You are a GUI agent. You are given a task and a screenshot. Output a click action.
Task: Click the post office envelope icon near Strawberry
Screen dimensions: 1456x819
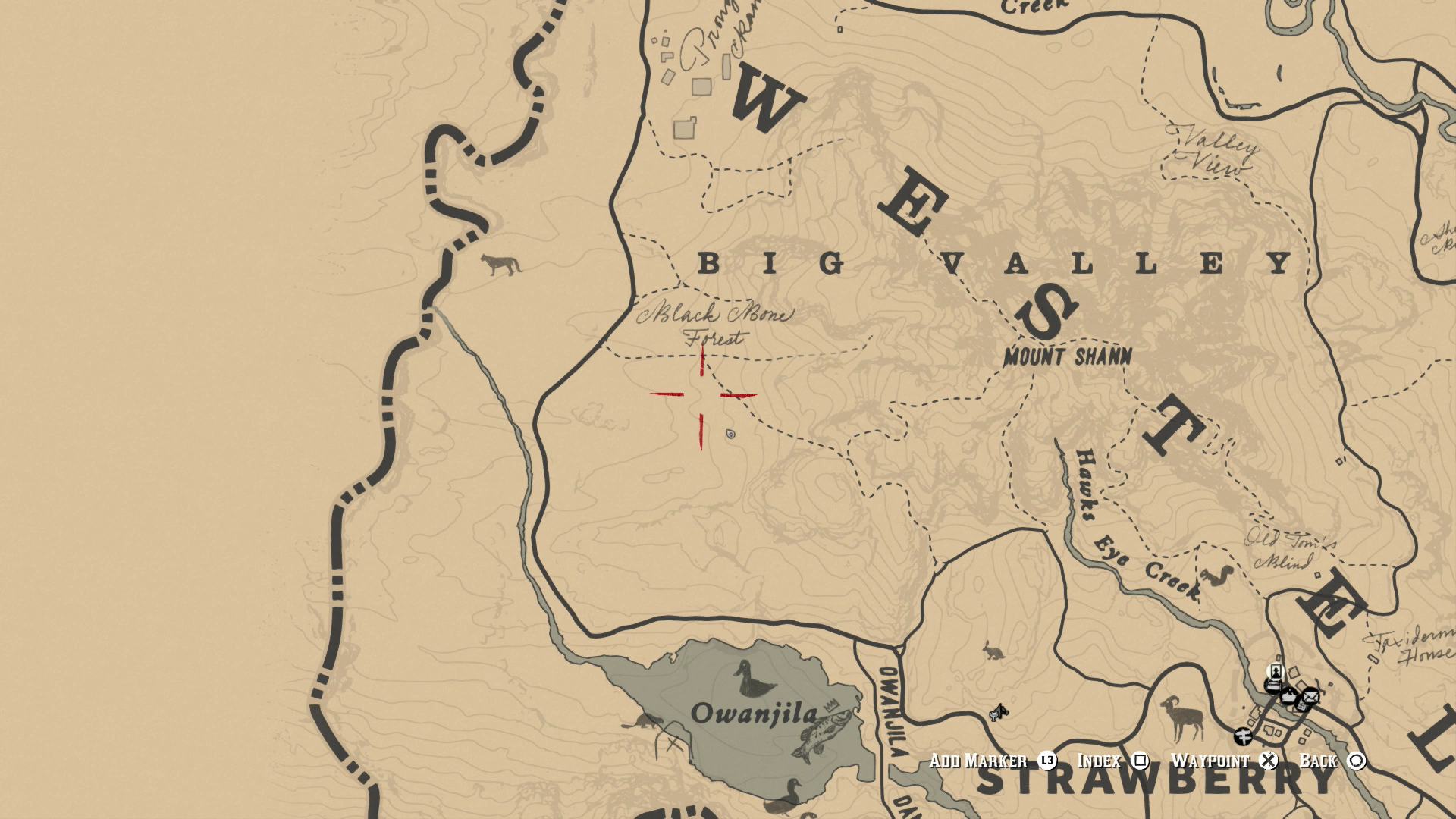[1310, 696]
